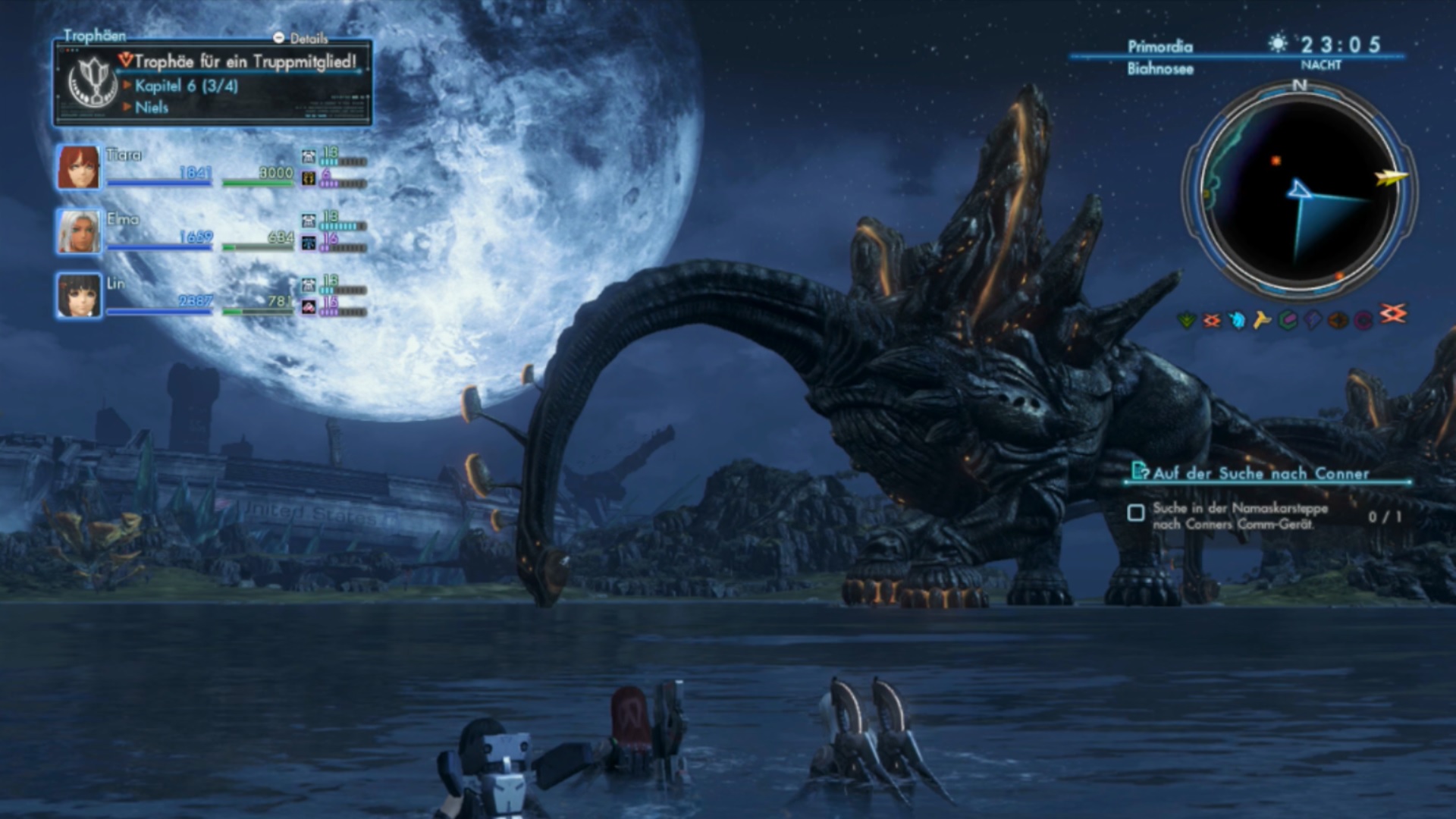Select the blue lightning Prospectors emblem

tap(1313, 321)
